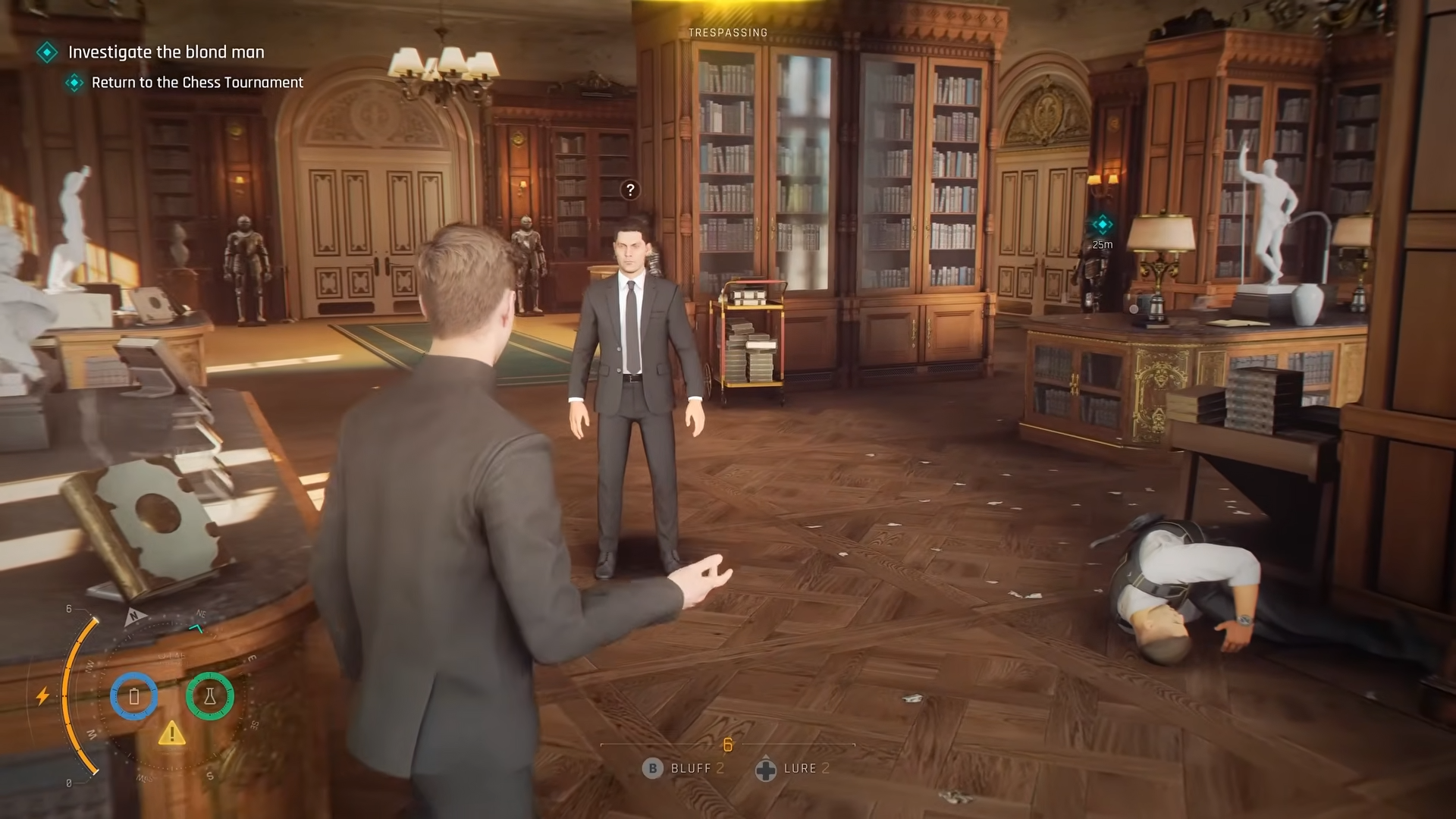Viewport: 1456px width, 819px height.
Task: Select the objective waypoint marker showing 25m
Action: (x=1102, y=224)
